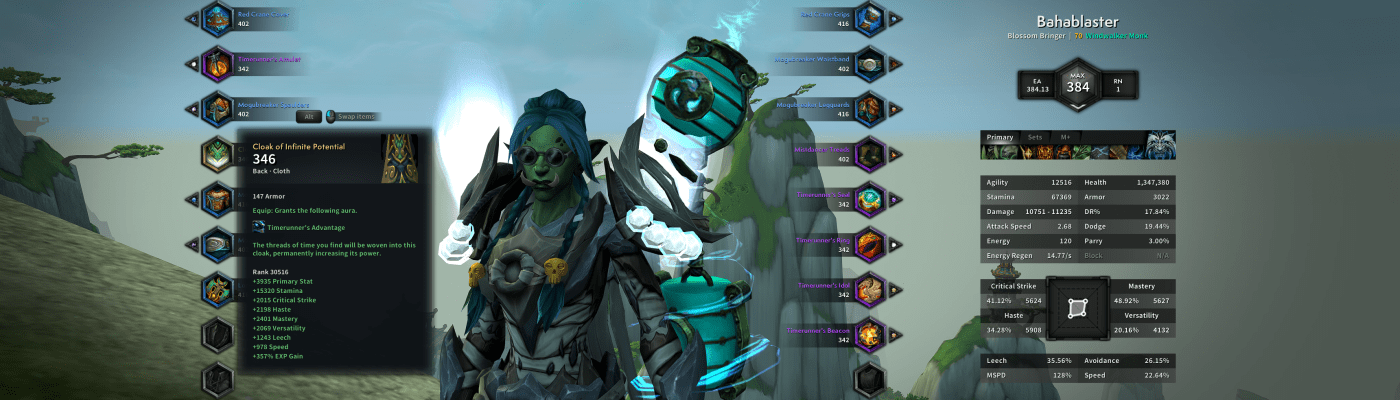Switch to the M+ tab
Screen dimensions: 1400x400
click(x=1066, y=137)
